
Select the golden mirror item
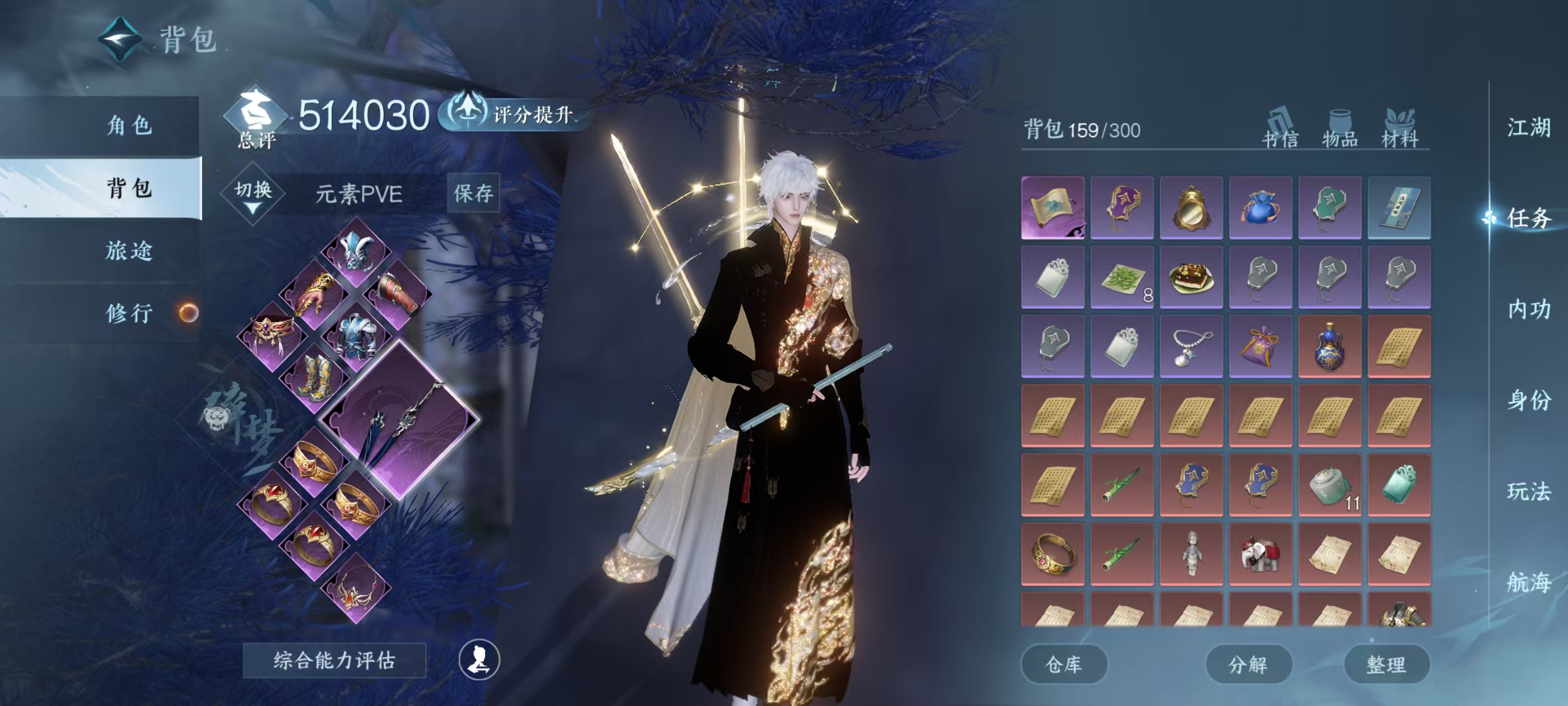(1191, 208)
